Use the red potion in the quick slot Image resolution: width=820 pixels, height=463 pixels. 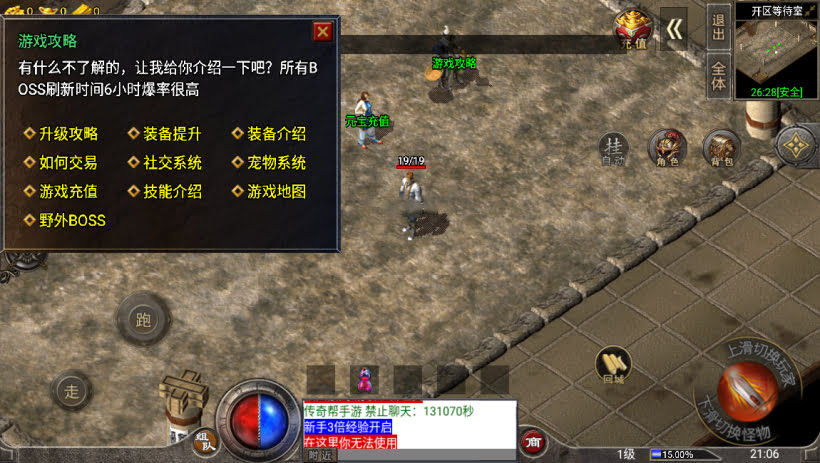[x=363, y=380]
